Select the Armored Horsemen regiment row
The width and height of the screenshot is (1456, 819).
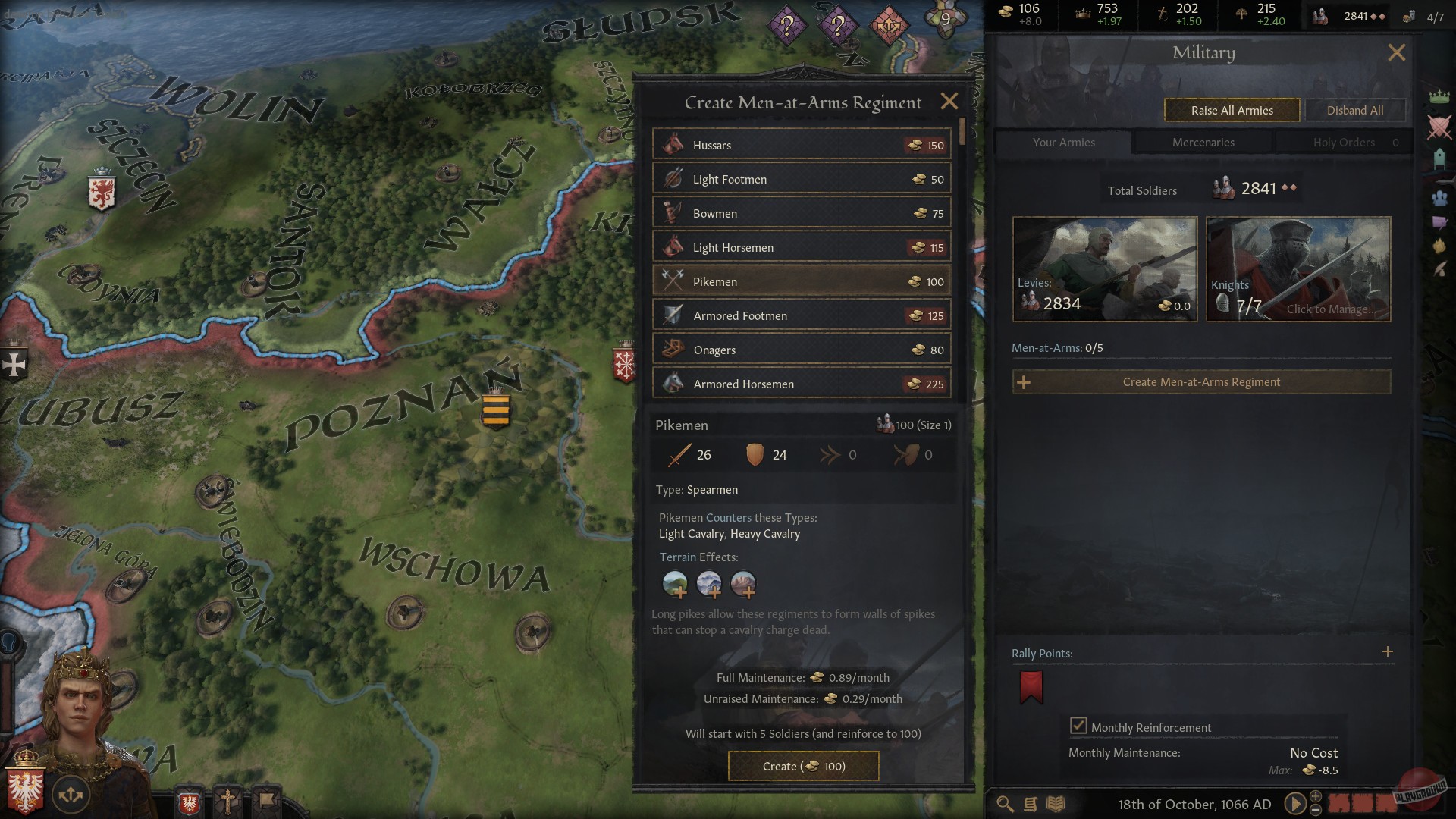pos(802,384)
